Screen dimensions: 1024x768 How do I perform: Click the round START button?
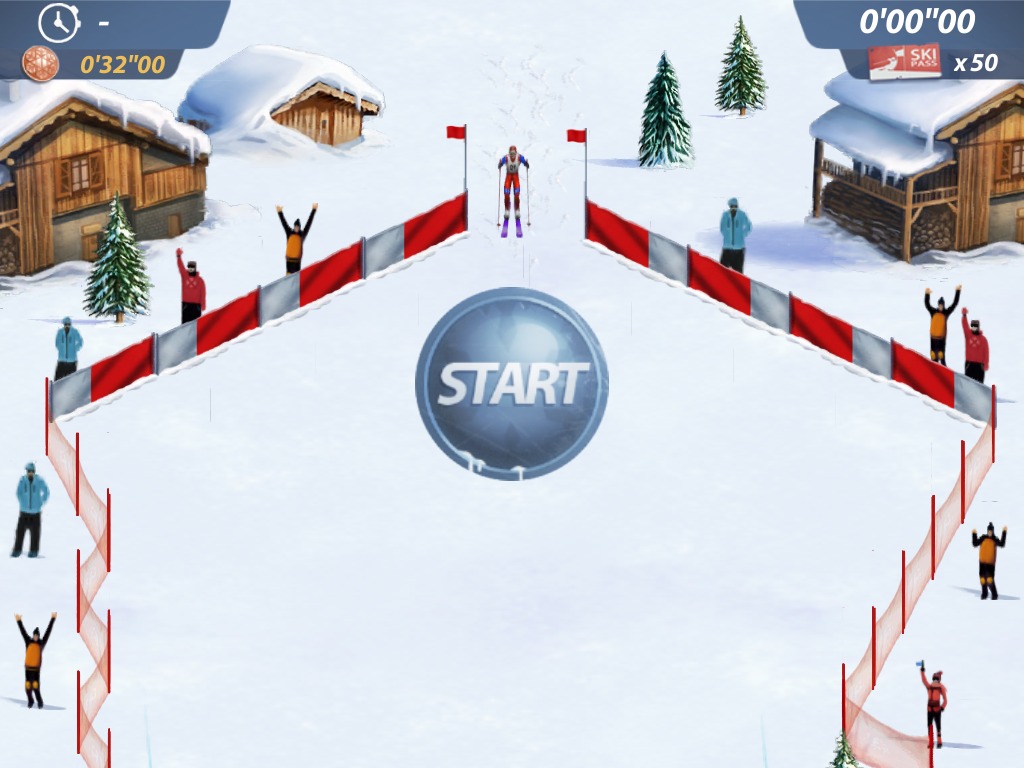click(511, 384)
